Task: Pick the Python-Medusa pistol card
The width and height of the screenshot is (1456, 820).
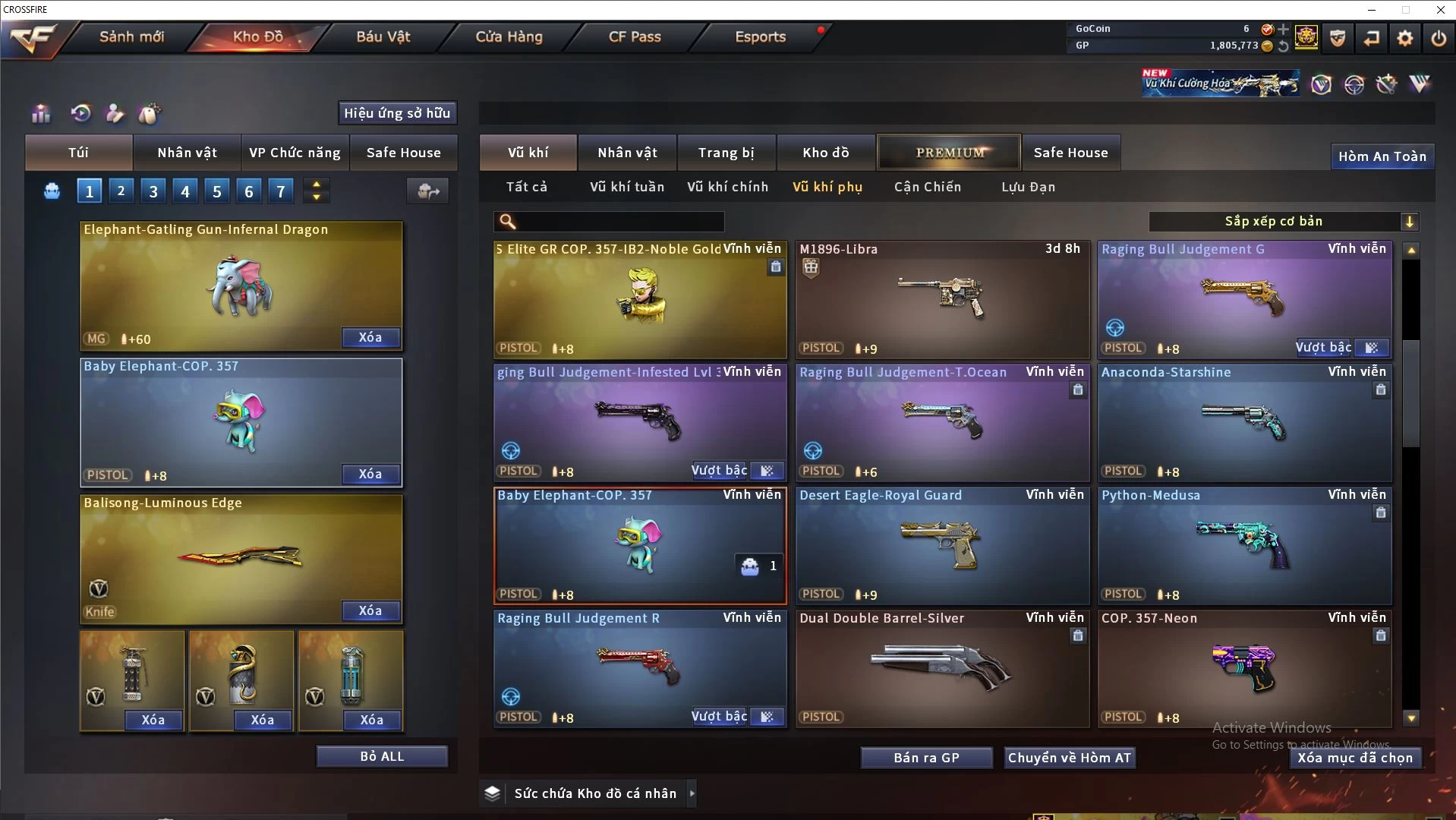Action: (1243, 545)
